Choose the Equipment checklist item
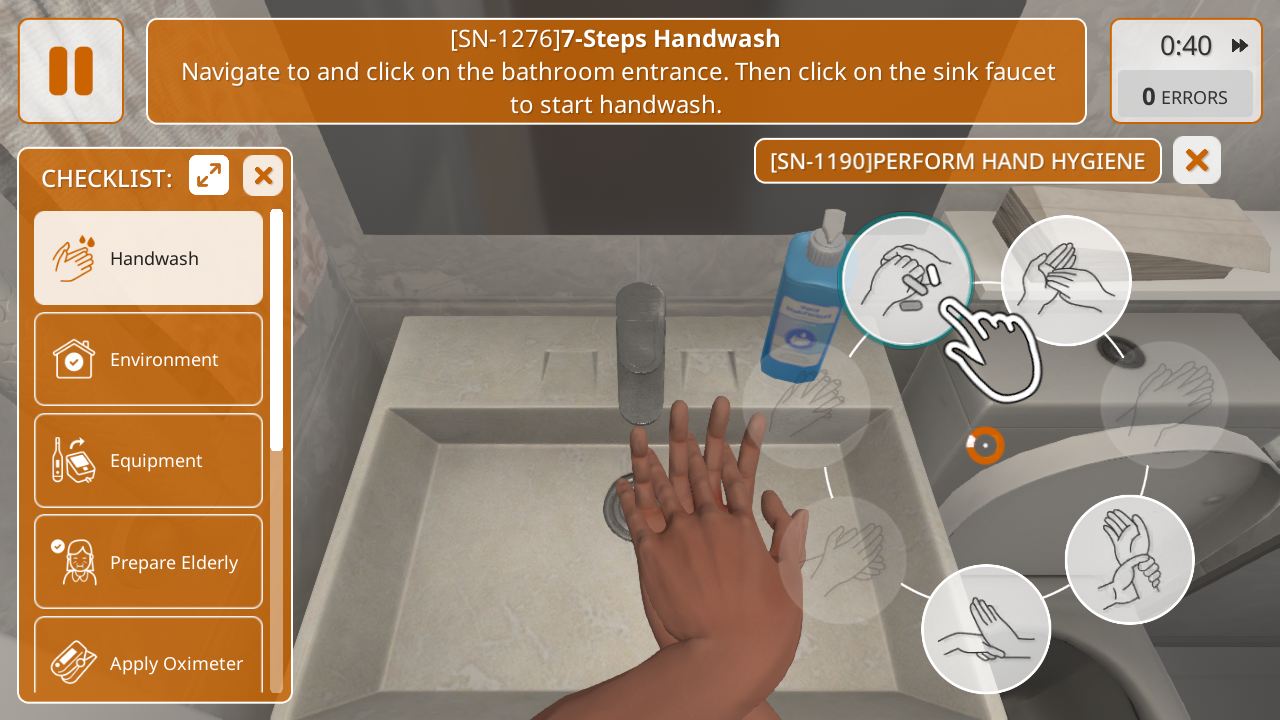The image size is (1280, 720). [149, 460]
